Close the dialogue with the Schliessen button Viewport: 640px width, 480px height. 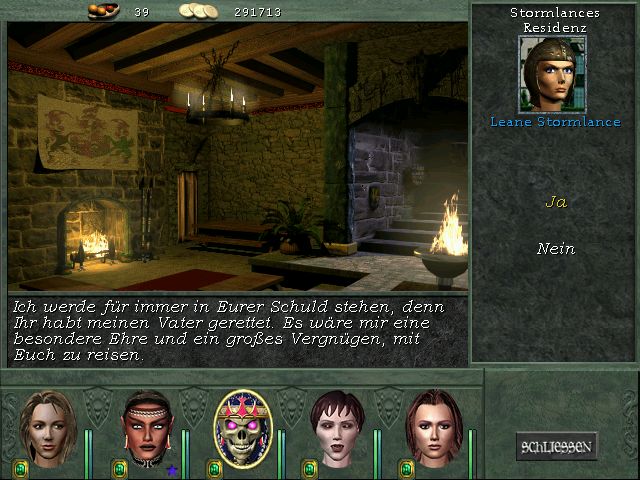[x=556, y=446]
